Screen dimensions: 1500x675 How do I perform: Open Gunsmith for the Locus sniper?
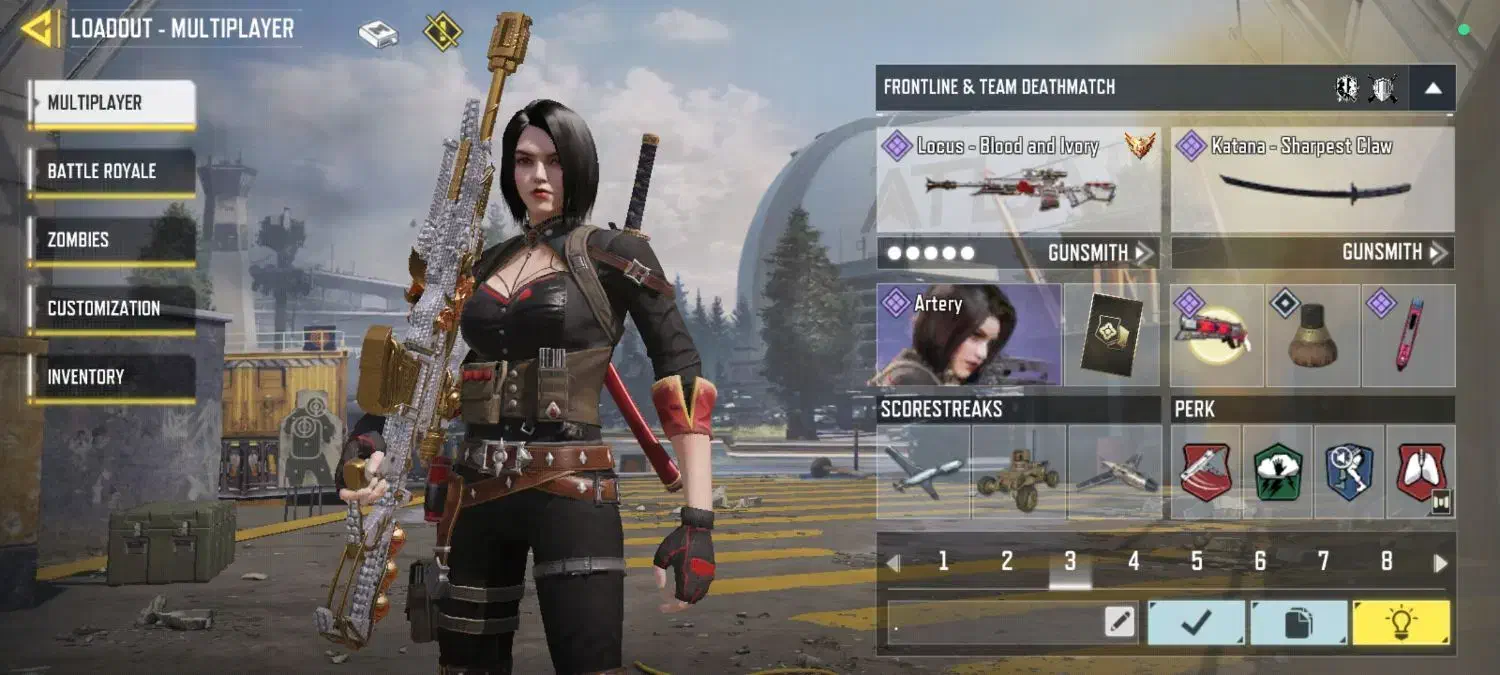[x=1100, y=253]
